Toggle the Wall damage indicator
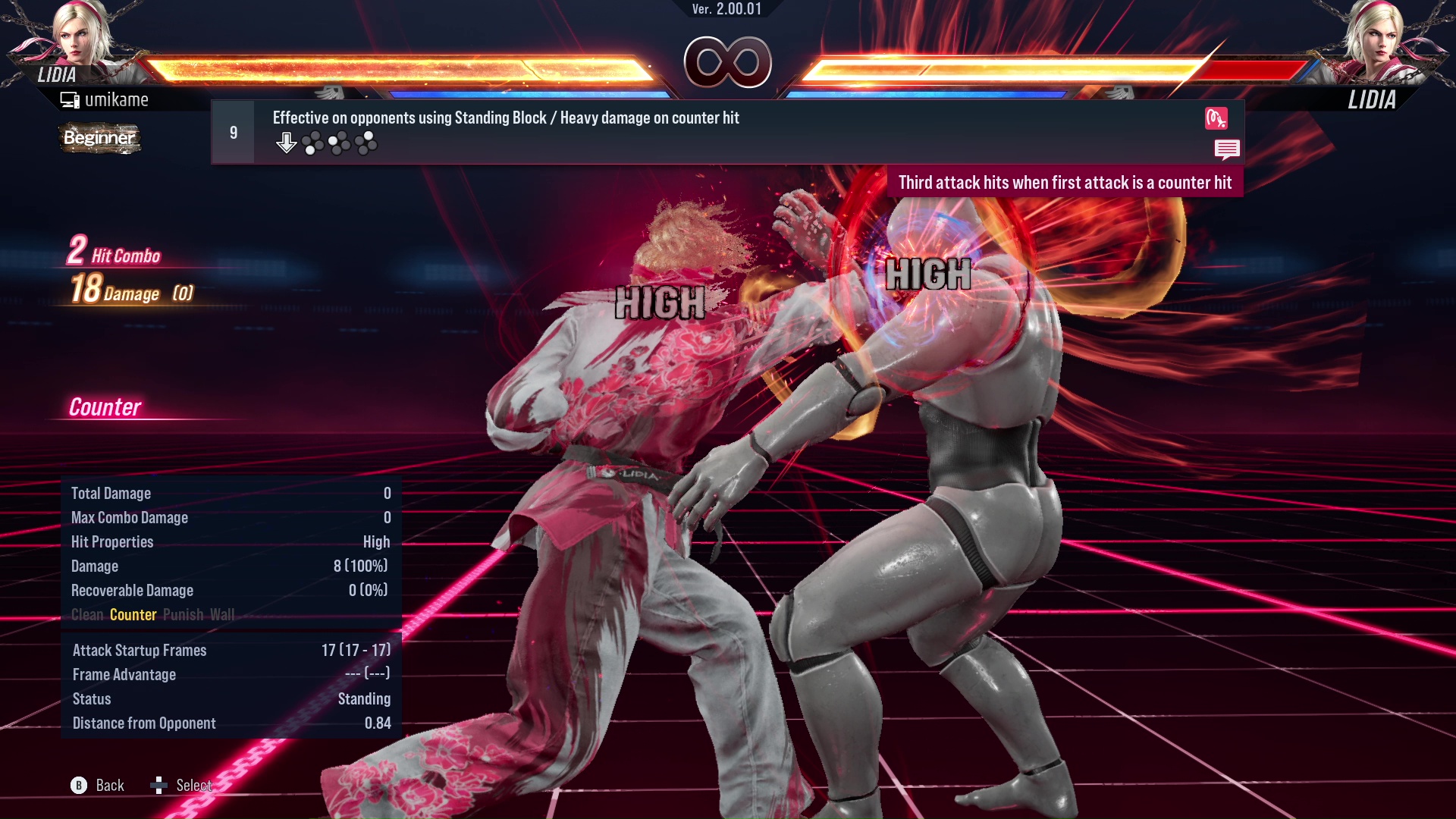Viewport: 1456px width, 819px height. (223, 615)
